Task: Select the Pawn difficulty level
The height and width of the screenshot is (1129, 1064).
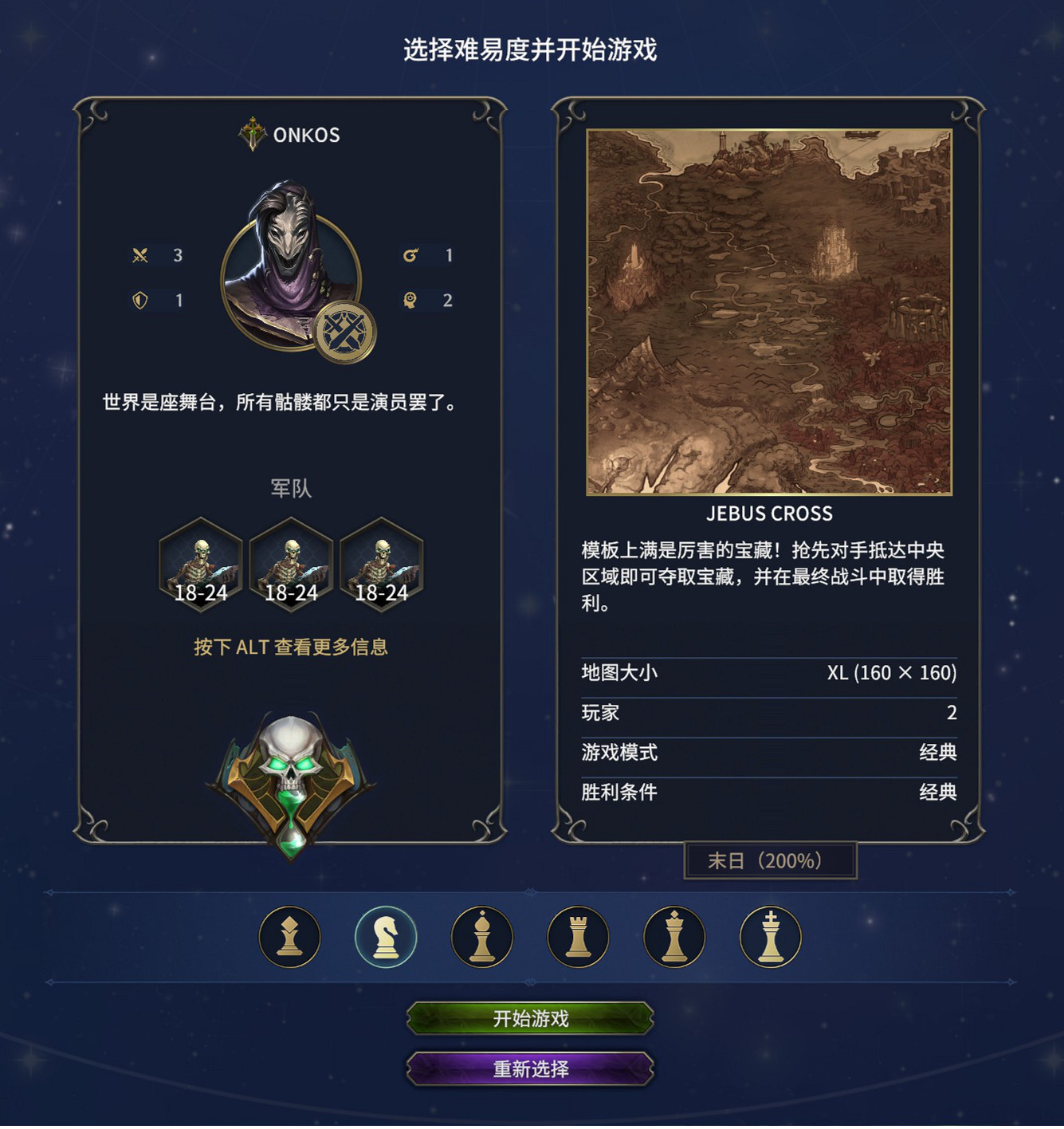Action: point(290,936)
